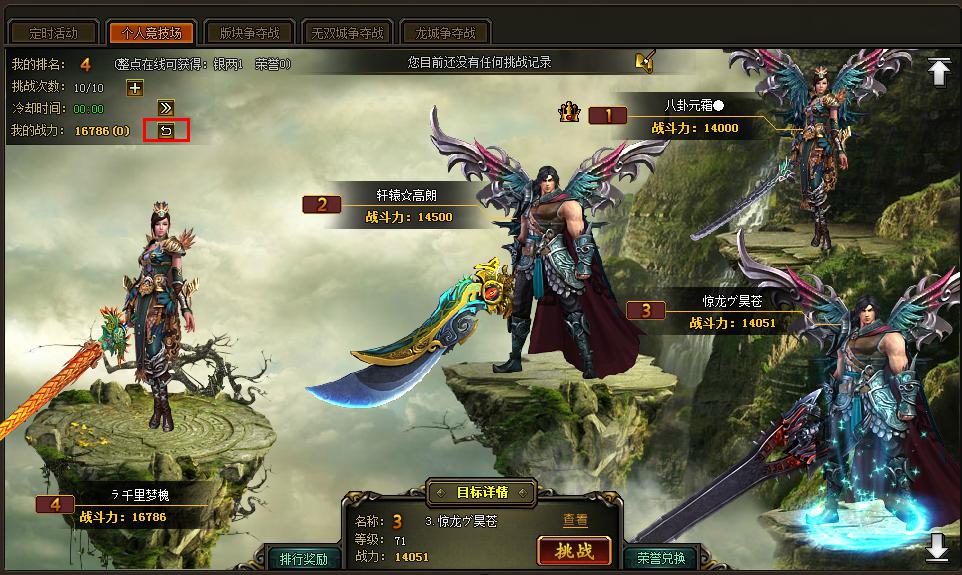
Task: Skip cooldown with the double-arrow button
Action: coord(166,108)
